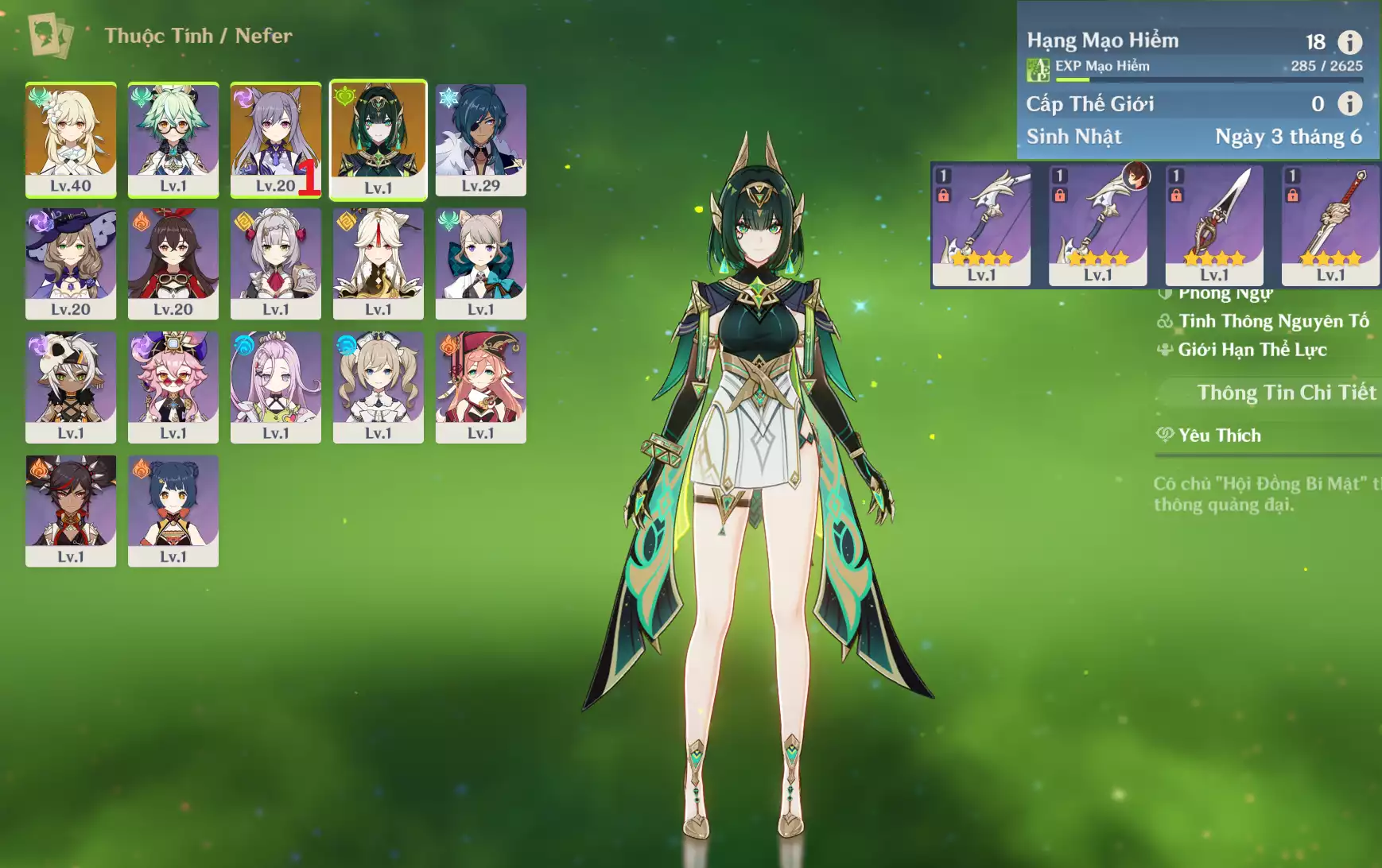Select Yanfei's portrait
This screenshot has height=868, width=1382.
coord(481,387)
